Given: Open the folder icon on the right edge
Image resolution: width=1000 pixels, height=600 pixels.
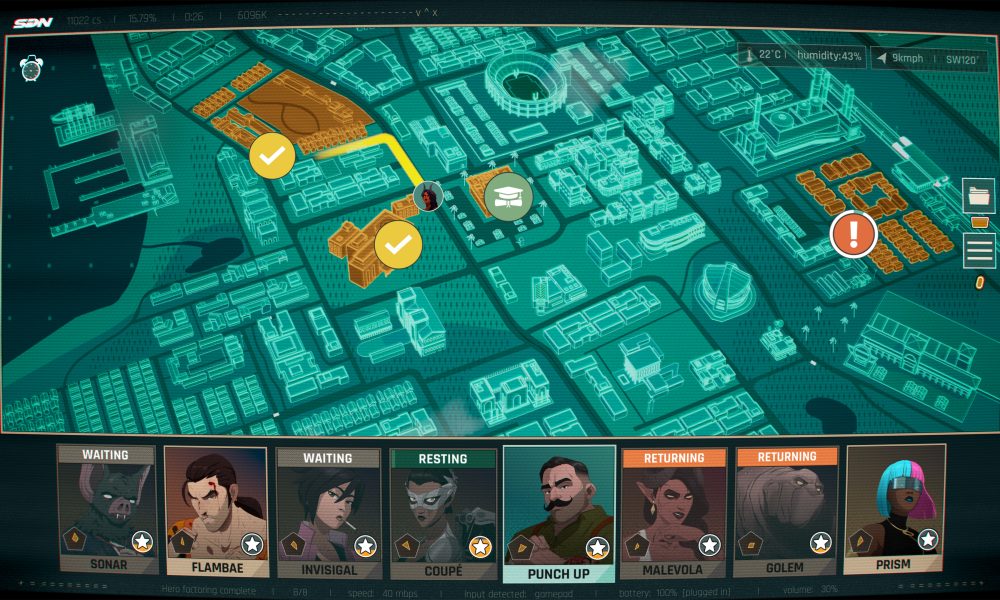Looking at the screenshot, I should (979, 195).
